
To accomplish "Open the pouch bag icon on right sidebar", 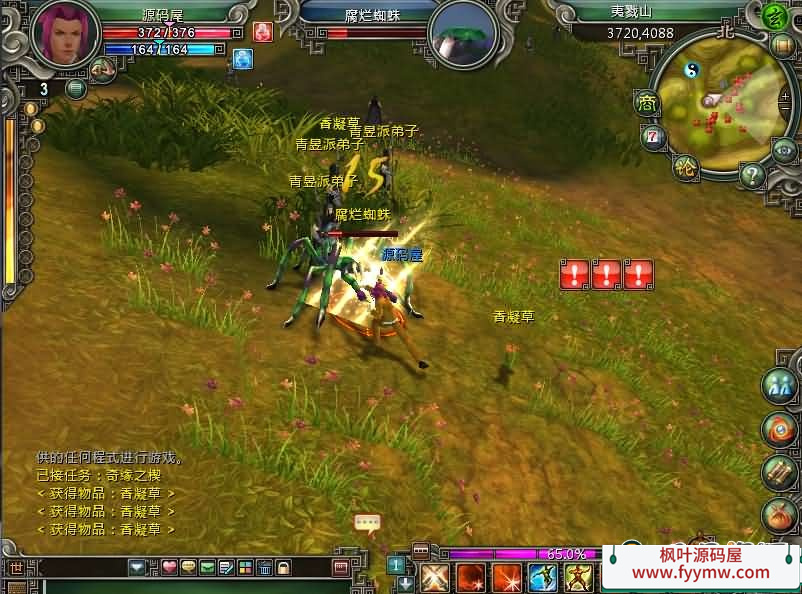I will coord(778,515).
